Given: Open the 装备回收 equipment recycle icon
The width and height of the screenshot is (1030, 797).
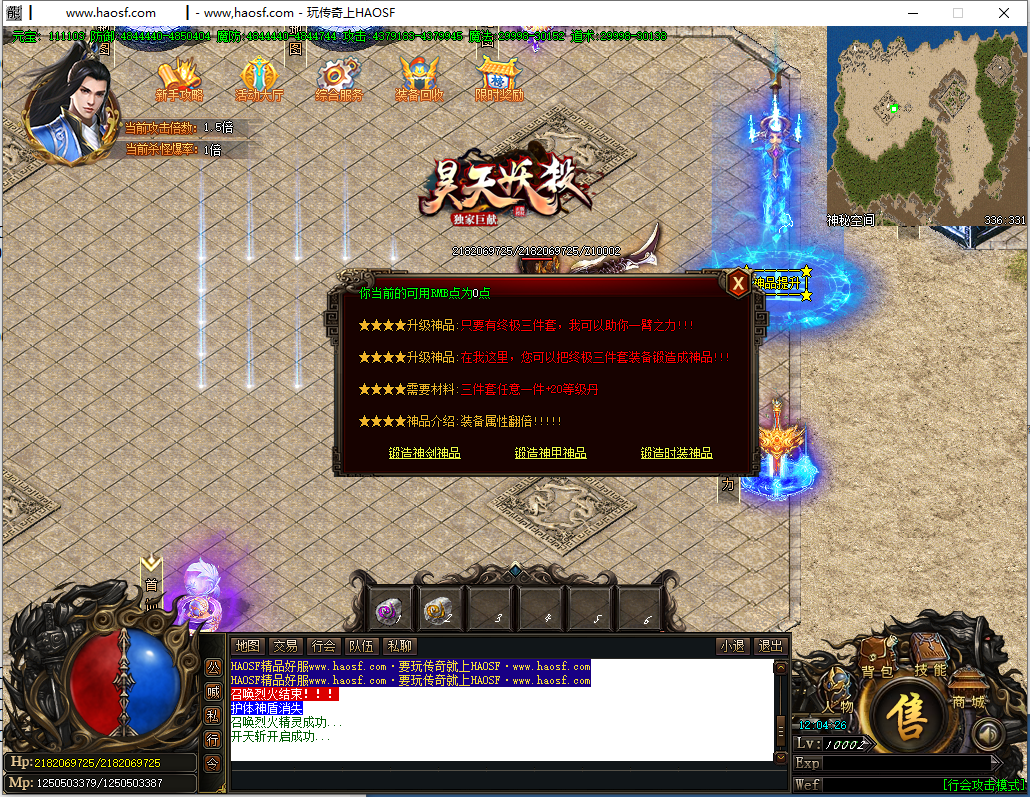Looking at the screenshot, I should pos(419,79).
